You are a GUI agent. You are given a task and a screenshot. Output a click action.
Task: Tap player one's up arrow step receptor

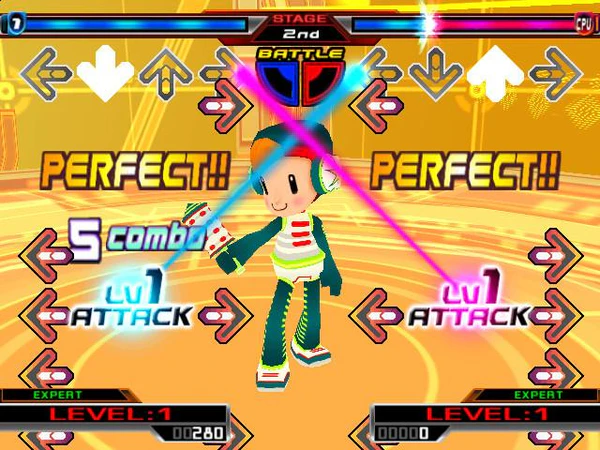click(x=166, y=72)
